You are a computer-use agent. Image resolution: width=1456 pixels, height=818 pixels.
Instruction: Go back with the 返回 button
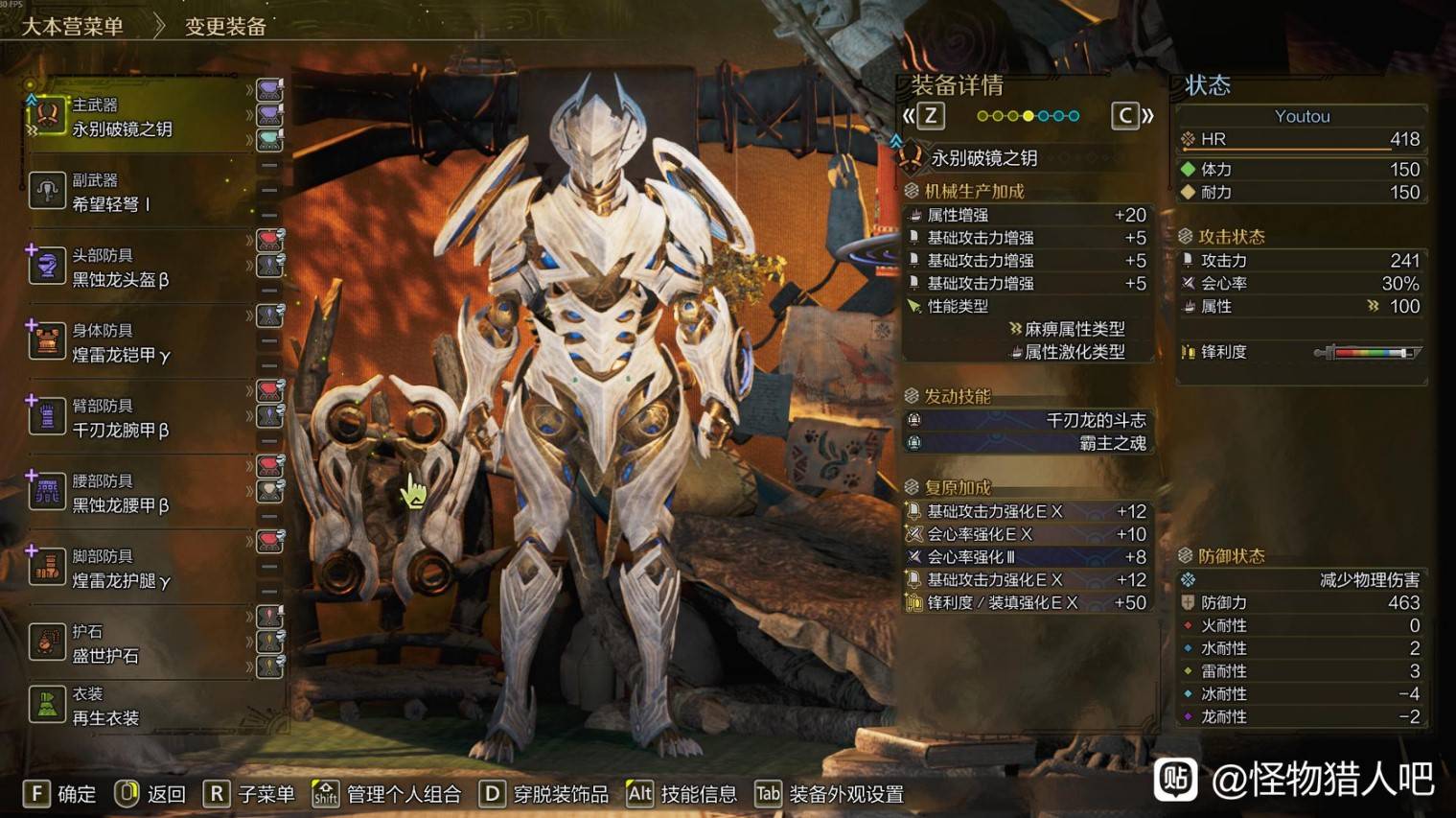coord(150,794)
